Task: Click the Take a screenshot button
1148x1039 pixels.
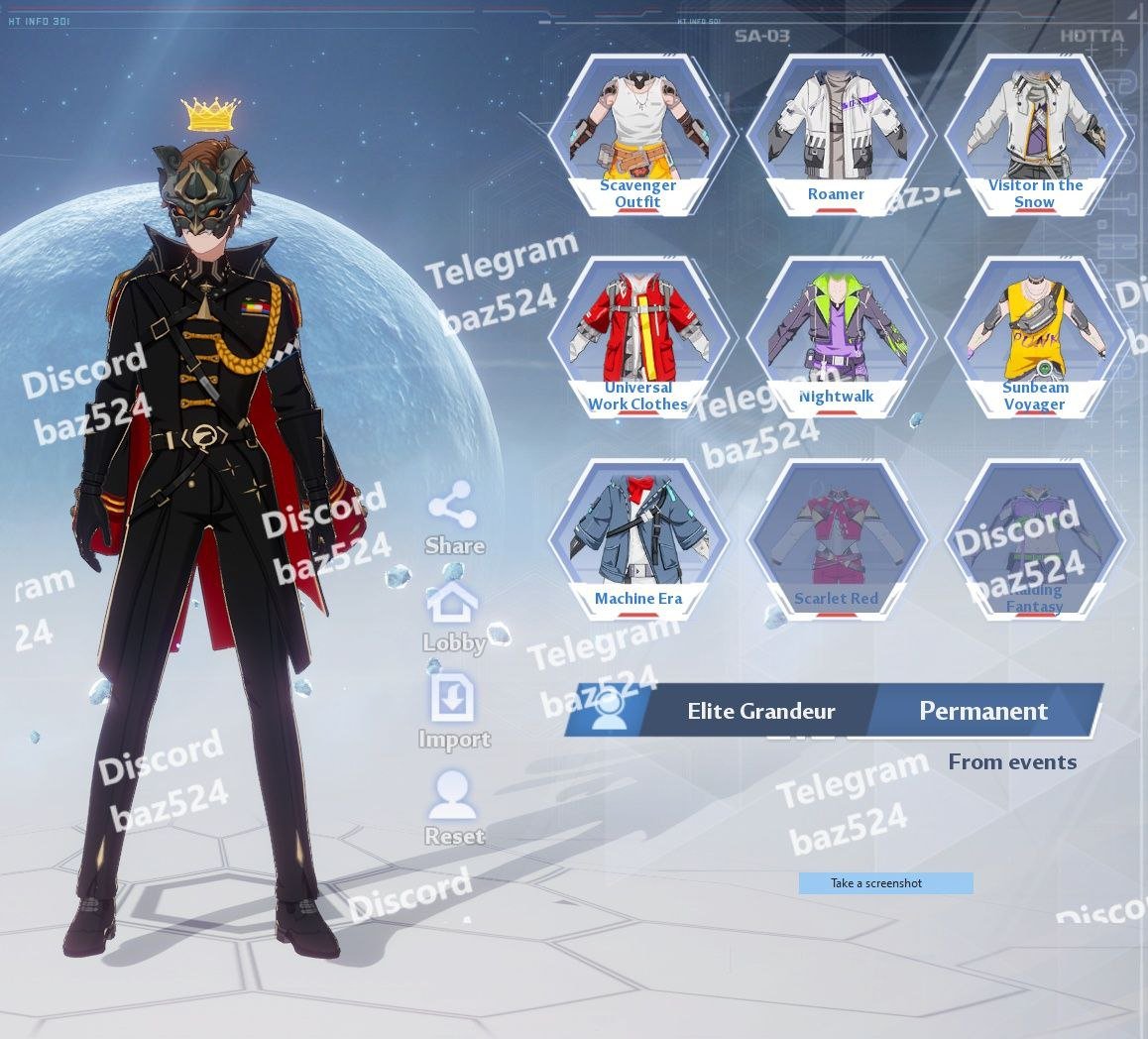Action: (885, 883)
